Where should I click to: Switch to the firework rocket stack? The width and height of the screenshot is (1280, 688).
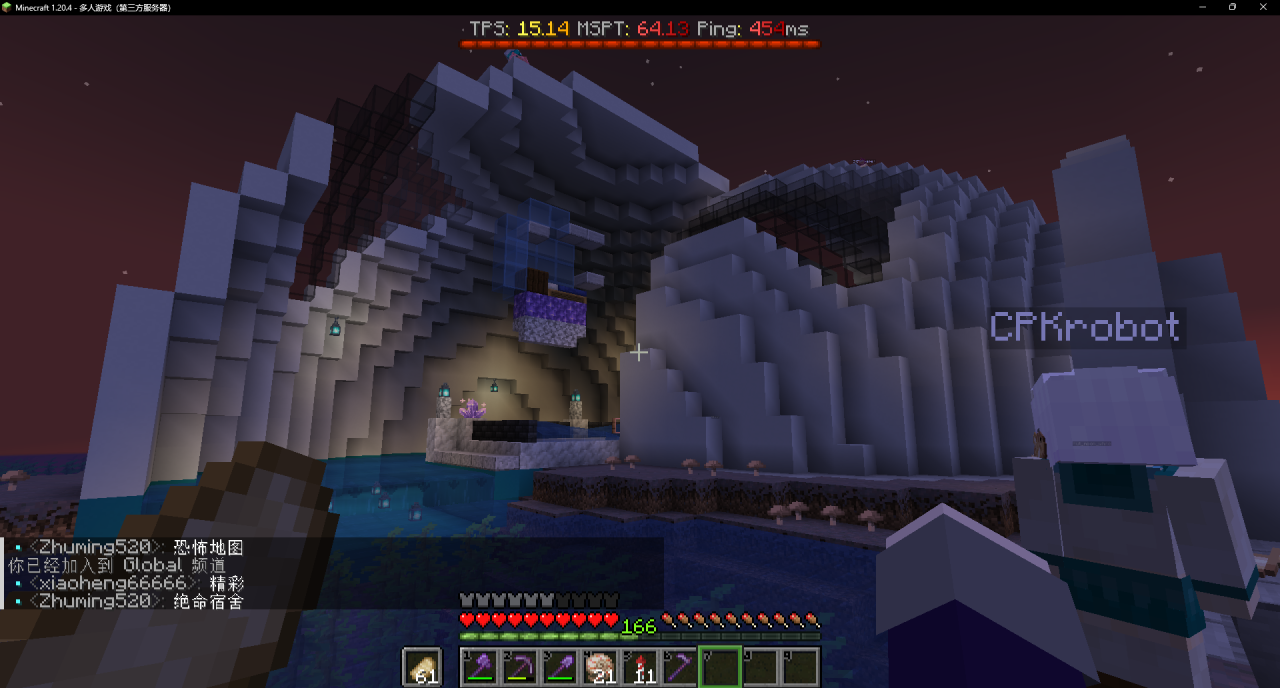pos(640,667)
